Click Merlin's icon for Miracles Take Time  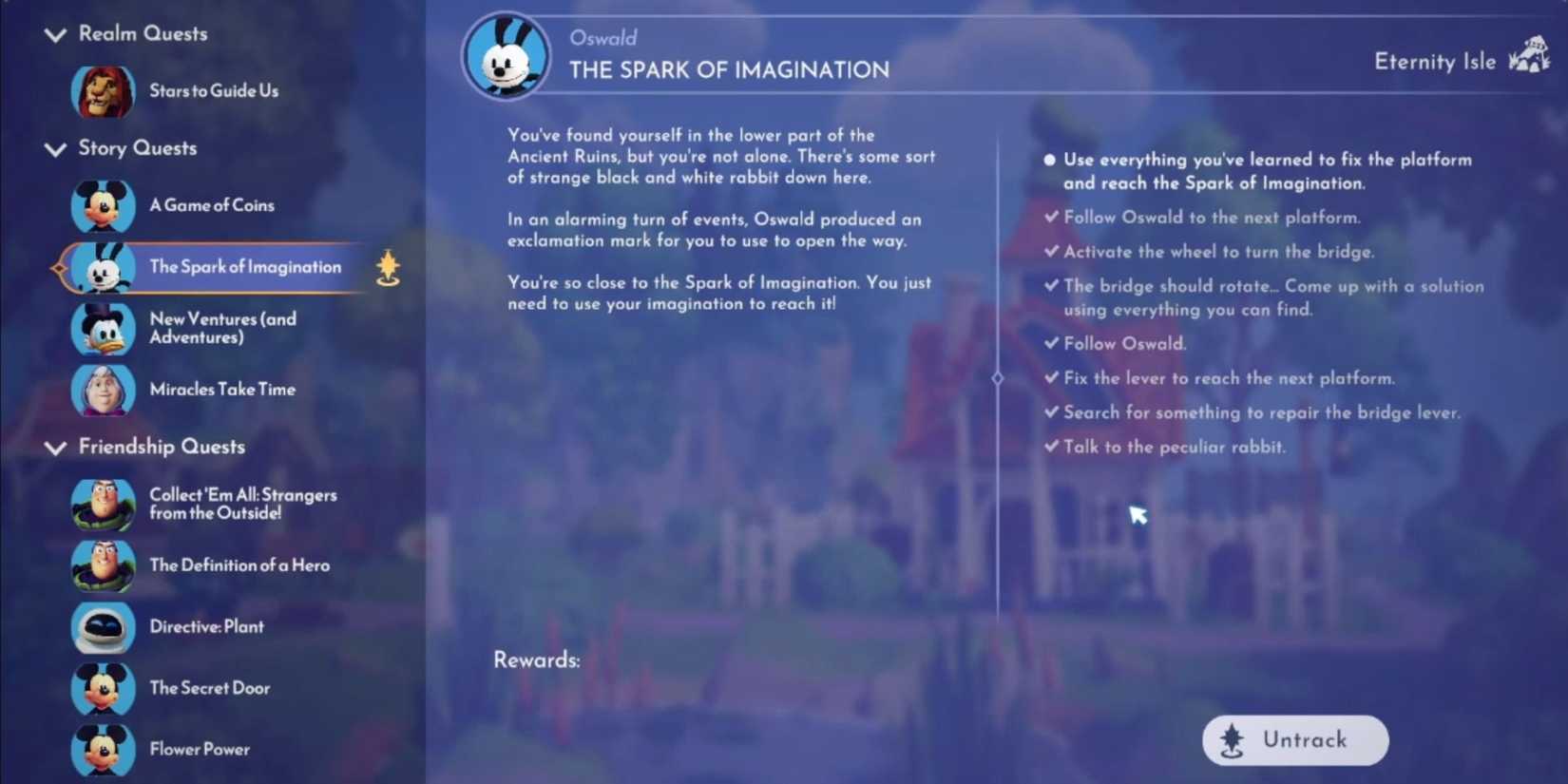point(103,390)
